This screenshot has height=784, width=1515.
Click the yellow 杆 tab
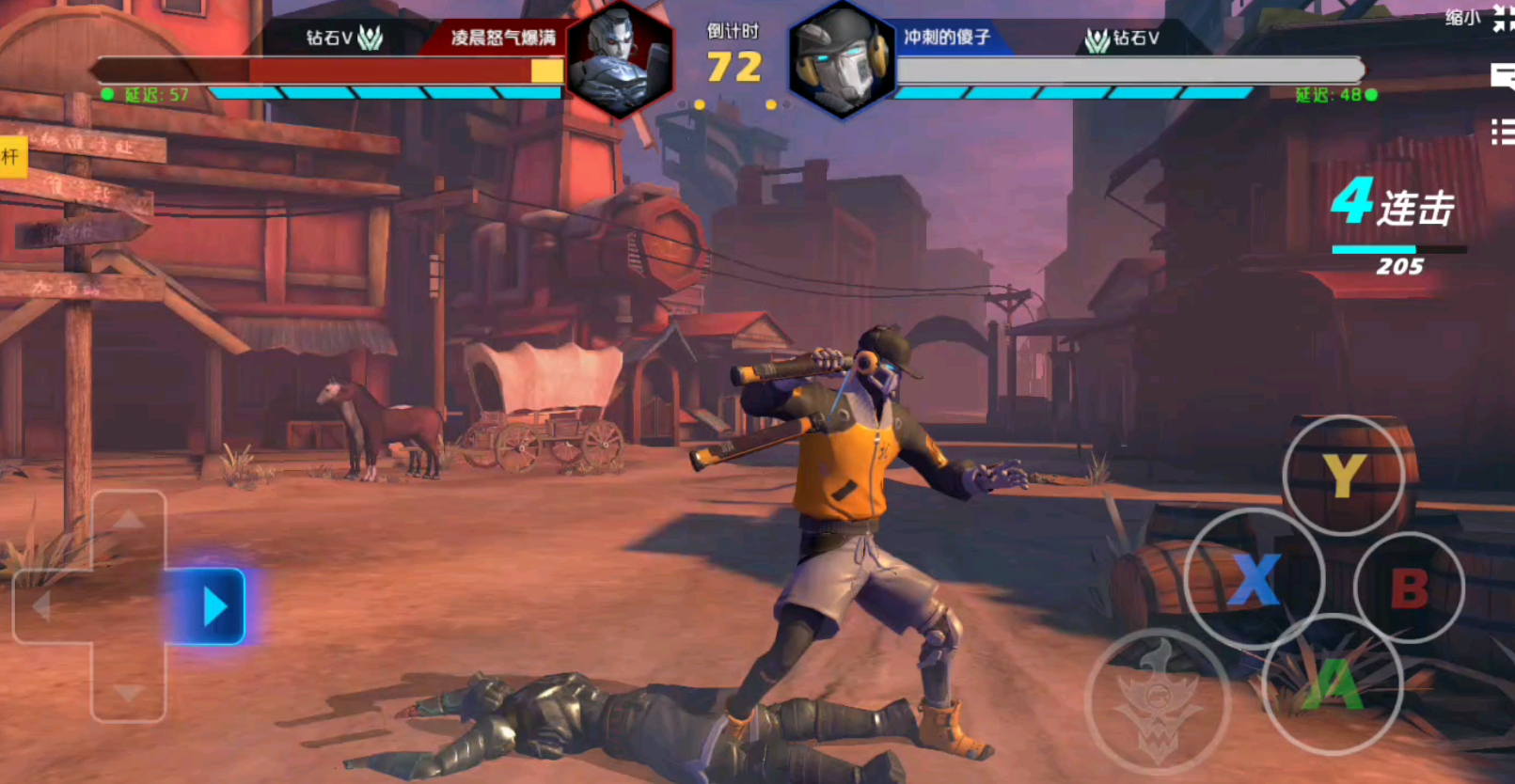(x=11, y=157)
